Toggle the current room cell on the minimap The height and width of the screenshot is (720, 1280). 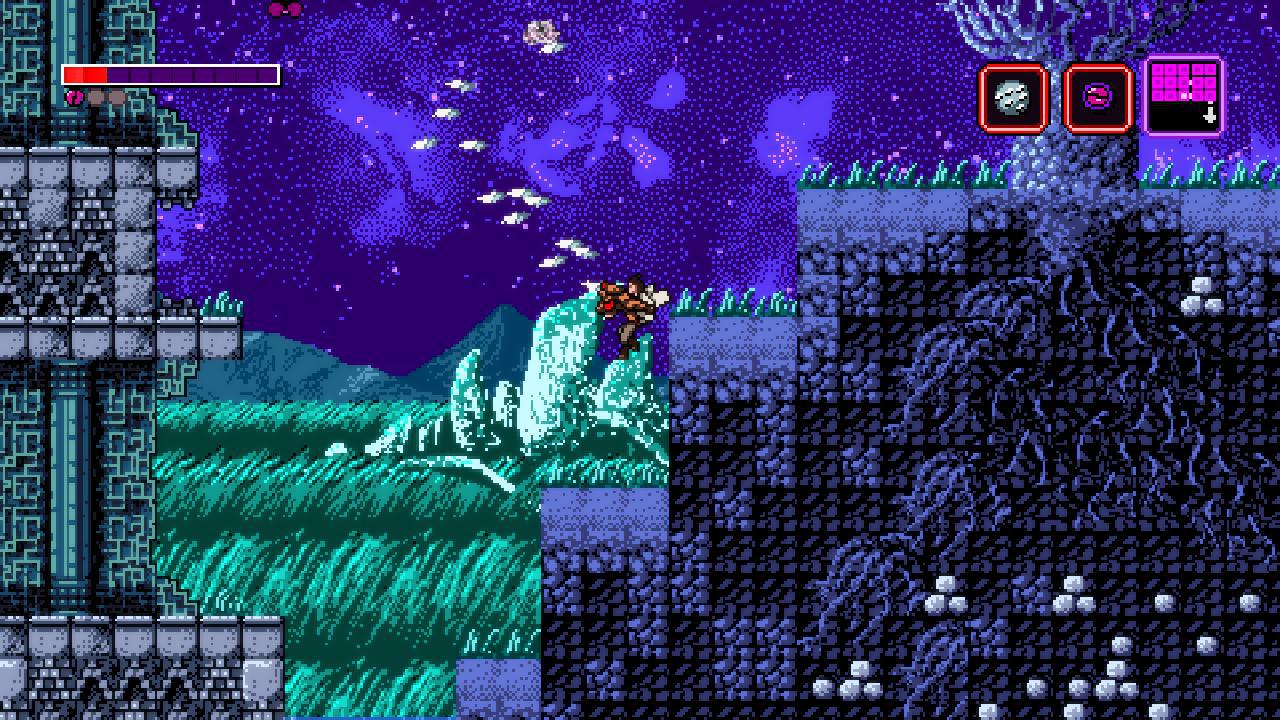coord(1183,95)
